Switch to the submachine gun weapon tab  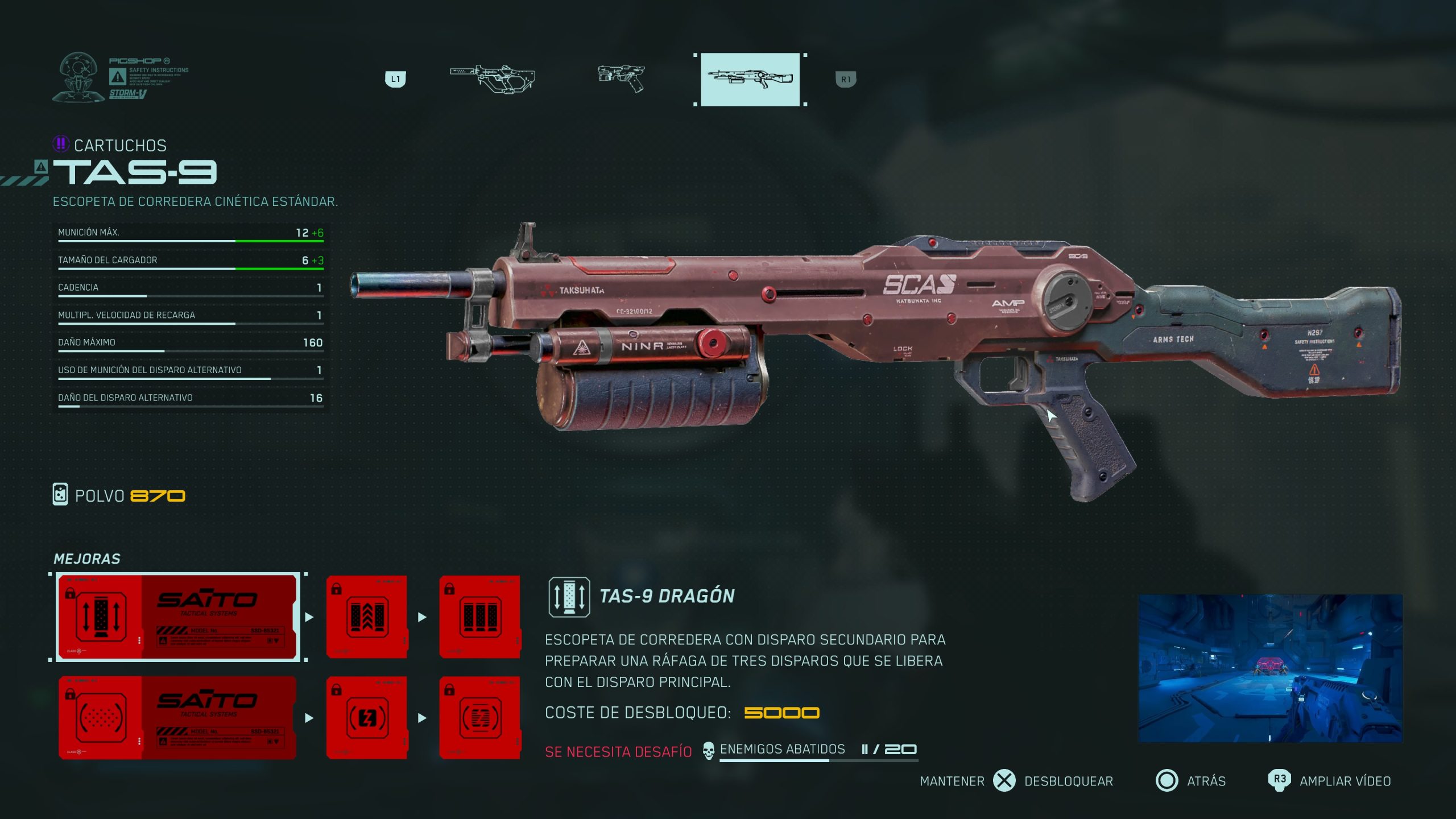493,79
